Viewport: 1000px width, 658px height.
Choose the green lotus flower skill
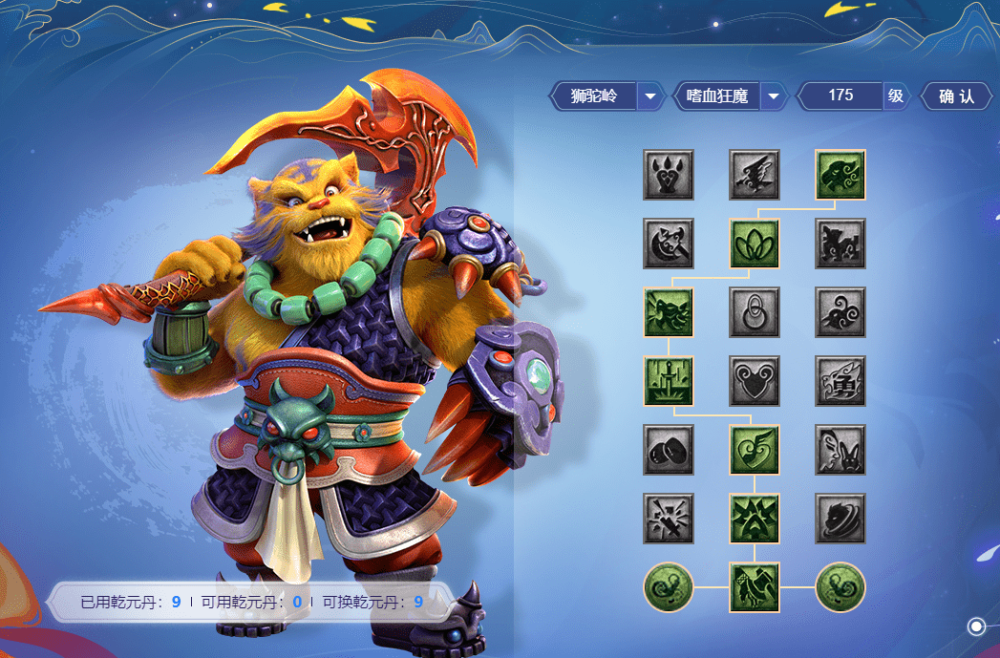click(754, 244)
